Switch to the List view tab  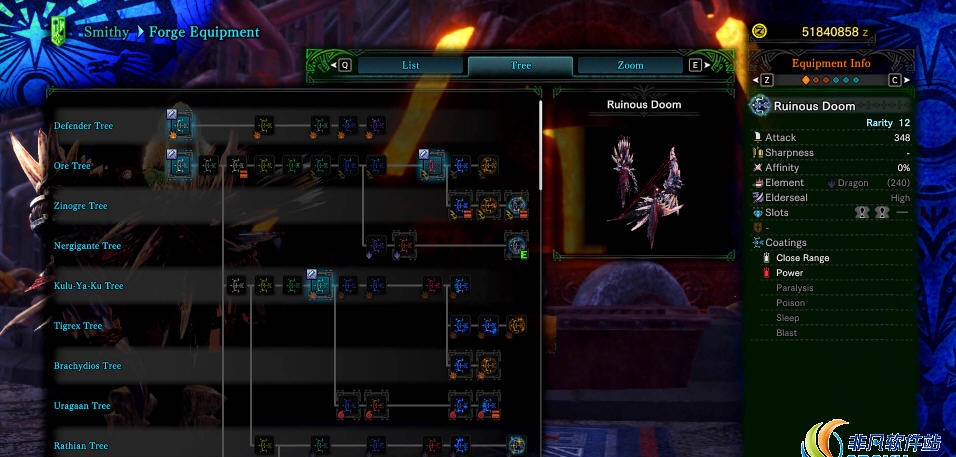410,66
